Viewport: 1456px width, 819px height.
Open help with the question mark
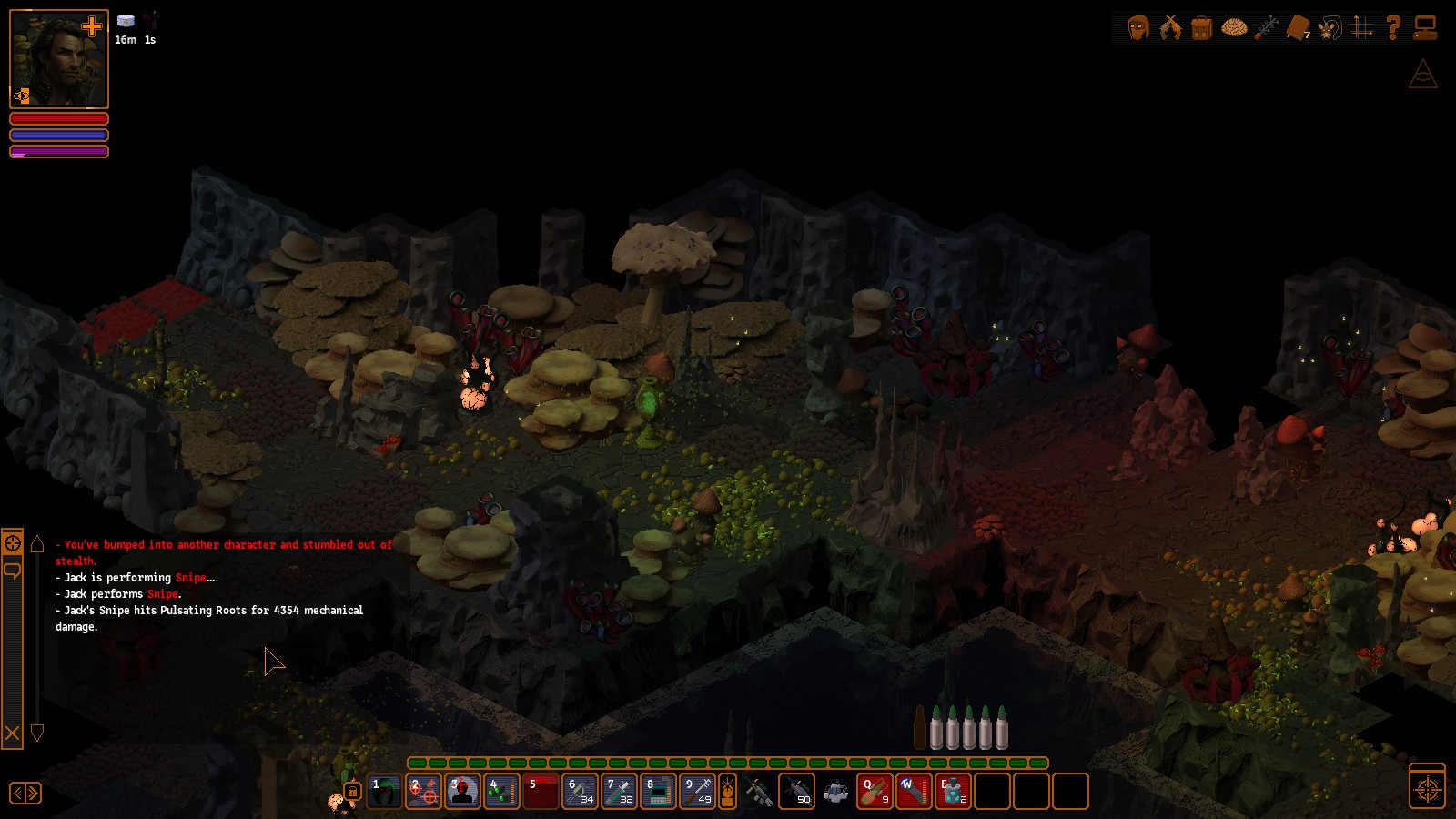pos(1393,28)
